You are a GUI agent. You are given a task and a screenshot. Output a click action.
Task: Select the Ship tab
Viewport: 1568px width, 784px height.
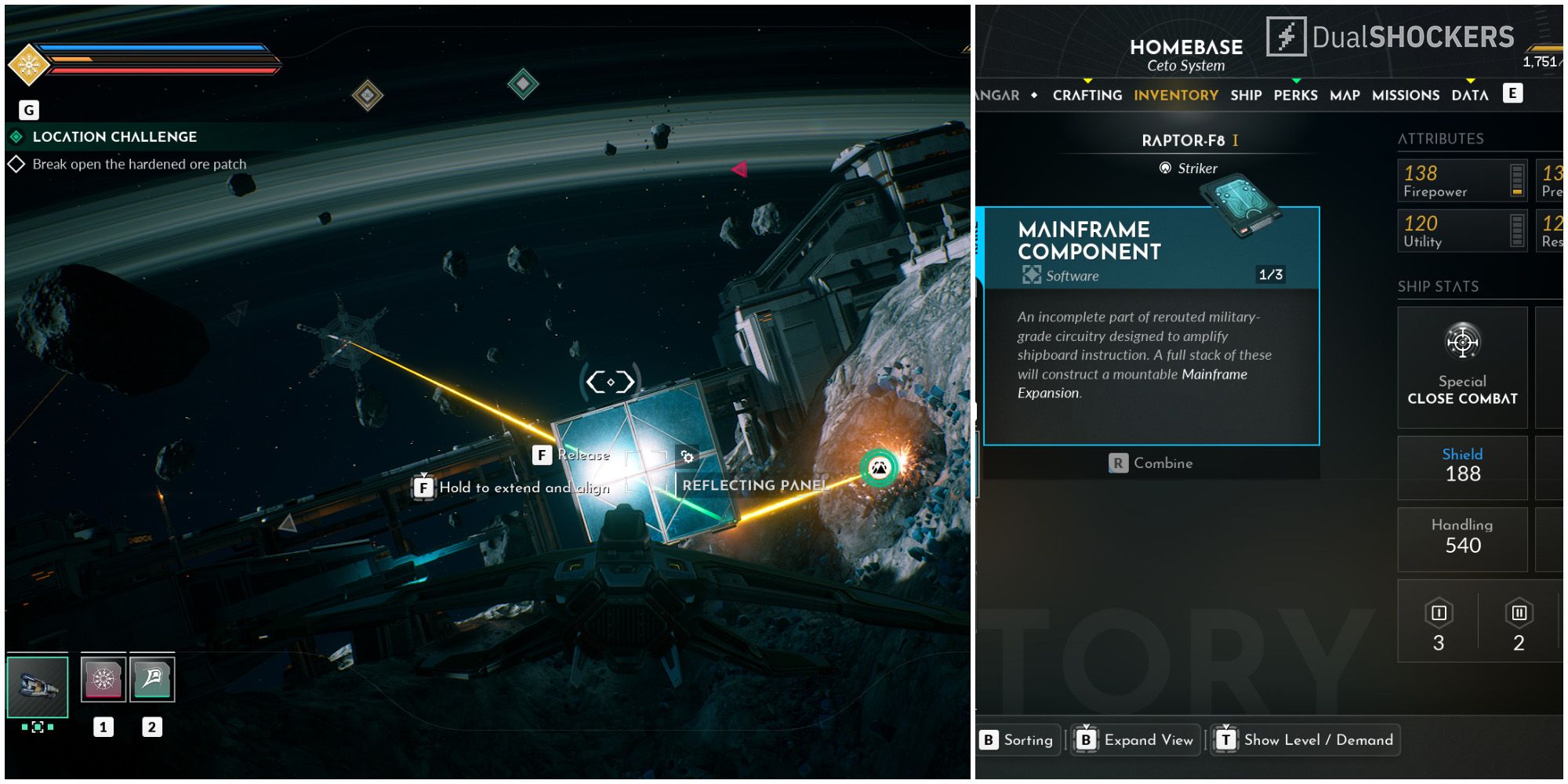1246,95
